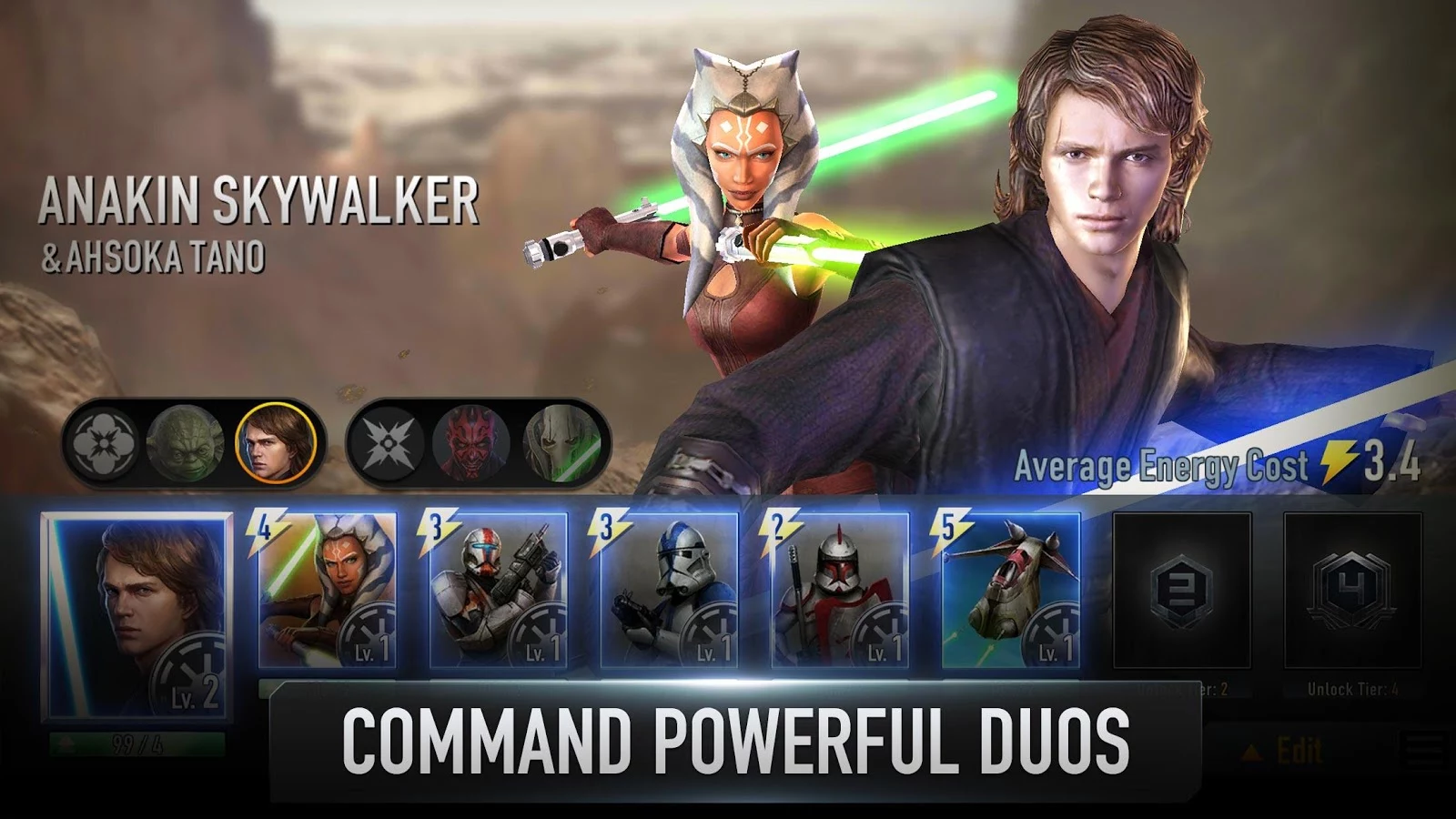Image resolution: width=1456 pixels, height=819 pixels.
Task: Click the Ahsoka Tano card
Action: coord(328,591)
